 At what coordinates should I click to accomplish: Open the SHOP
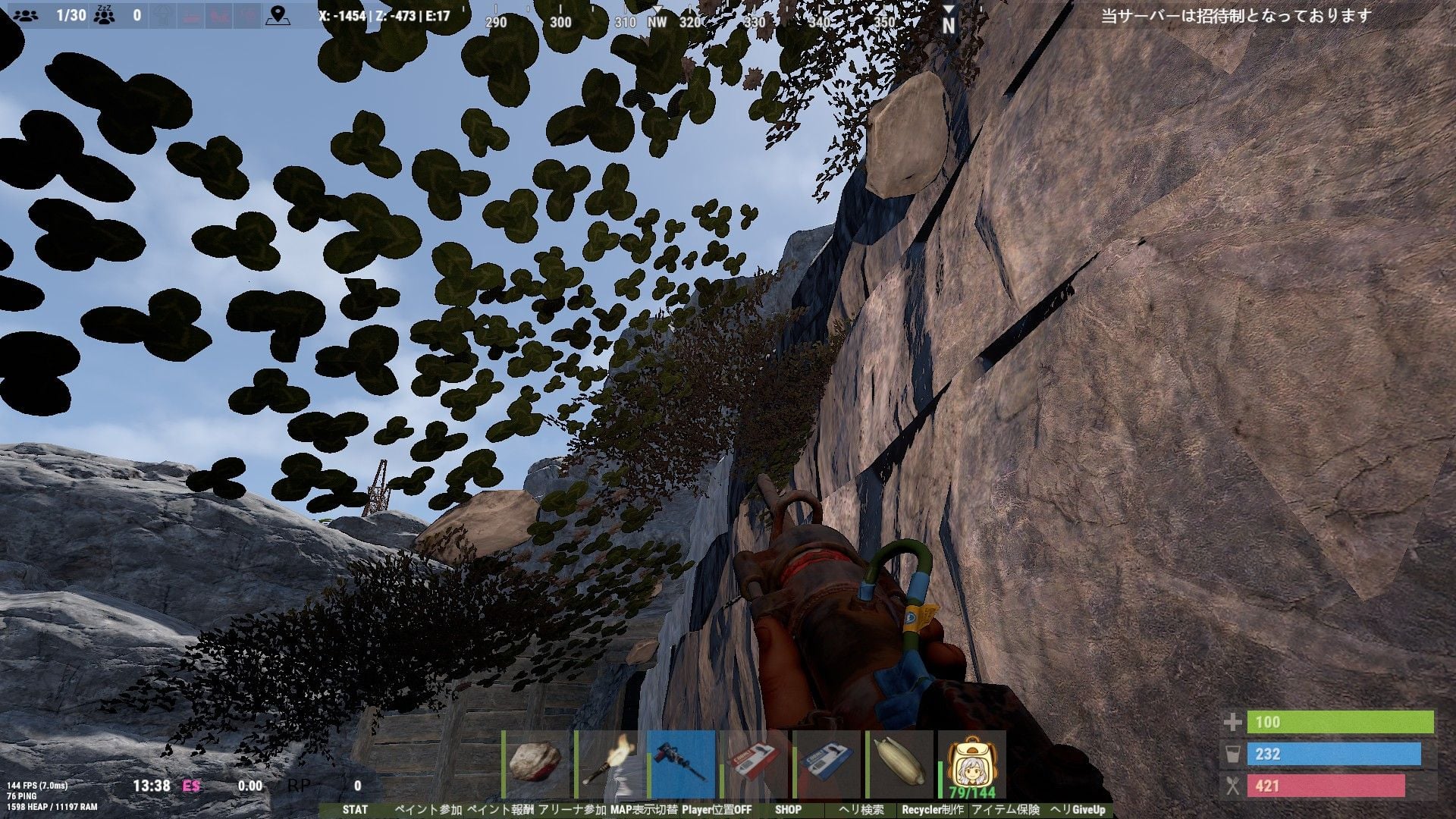pos(788,810)
